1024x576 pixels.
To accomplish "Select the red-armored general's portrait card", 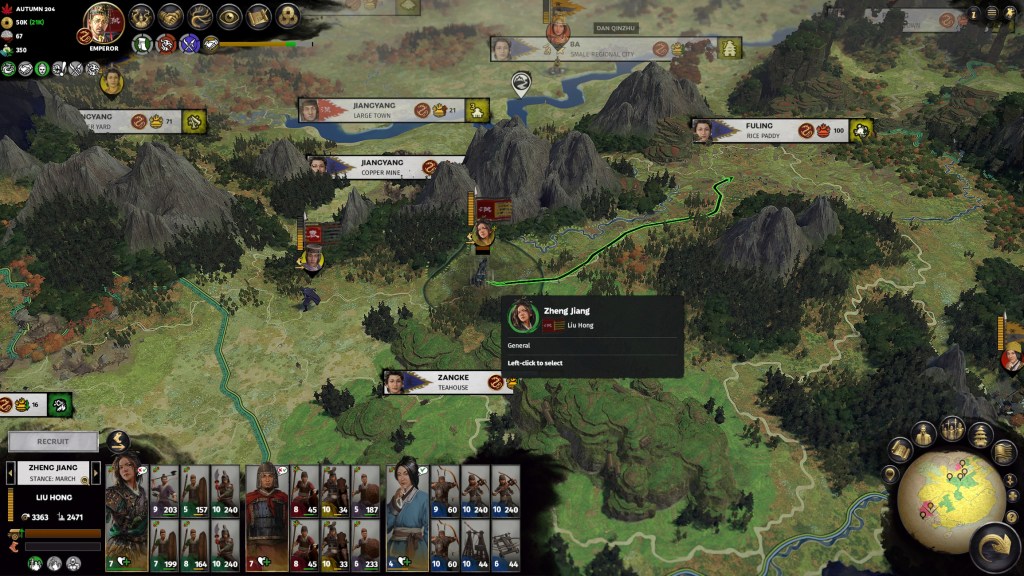I will pos(267,517).
